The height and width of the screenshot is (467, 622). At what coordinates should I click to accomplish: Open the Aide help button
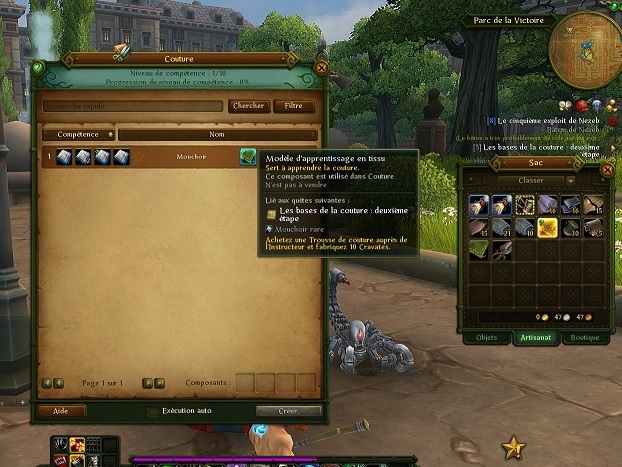tap(60, 411)
